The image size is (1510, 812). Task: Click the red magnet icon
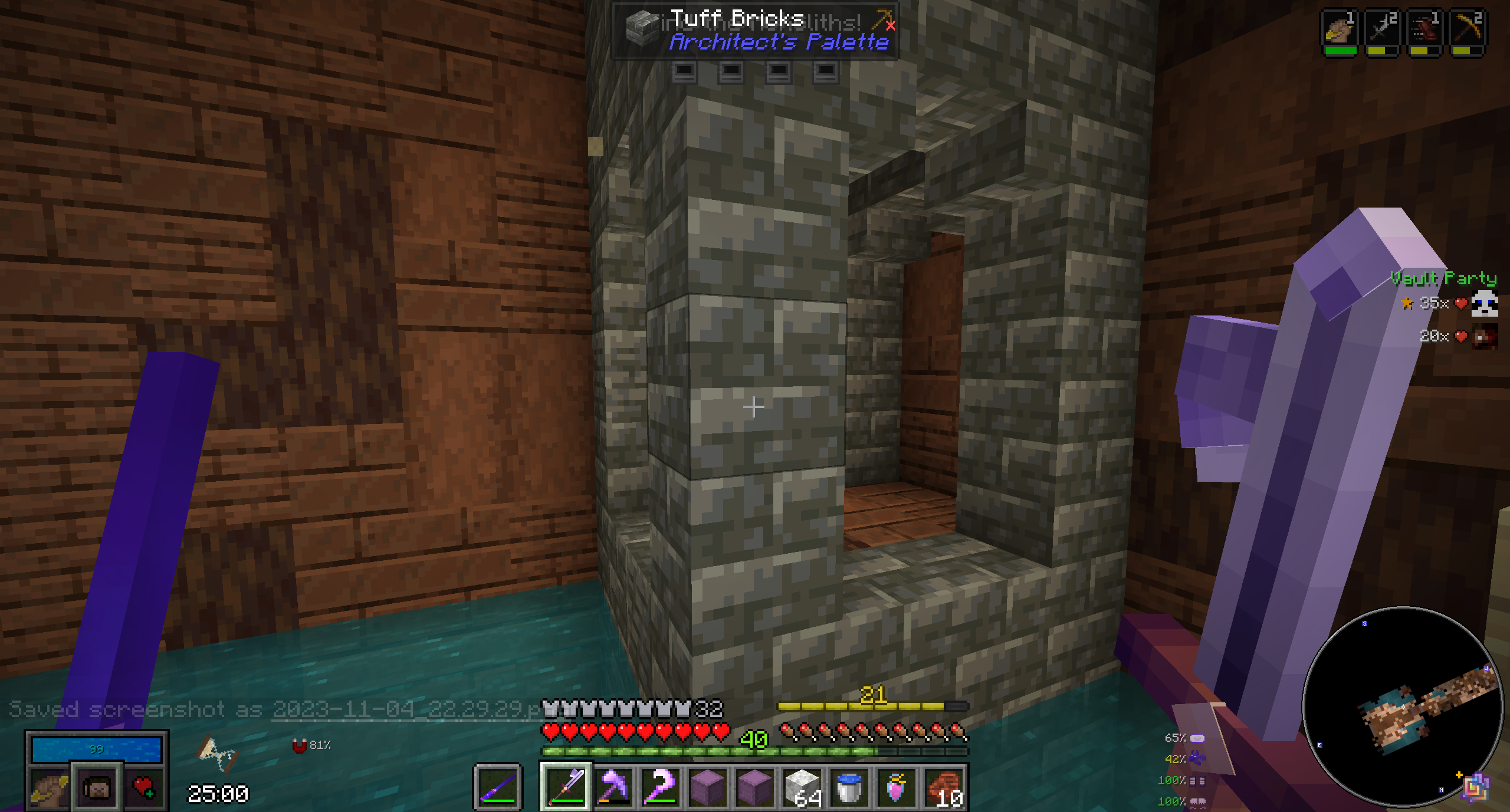300,746
